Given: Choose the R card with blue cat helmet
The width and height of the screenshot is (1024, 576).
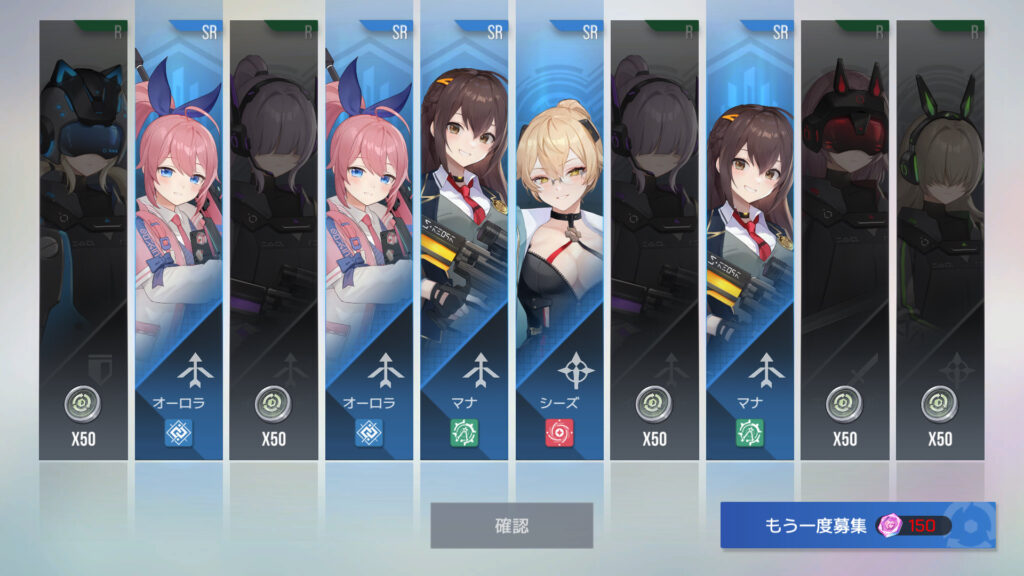Looking at the screenshot, I should pos(83,240).
